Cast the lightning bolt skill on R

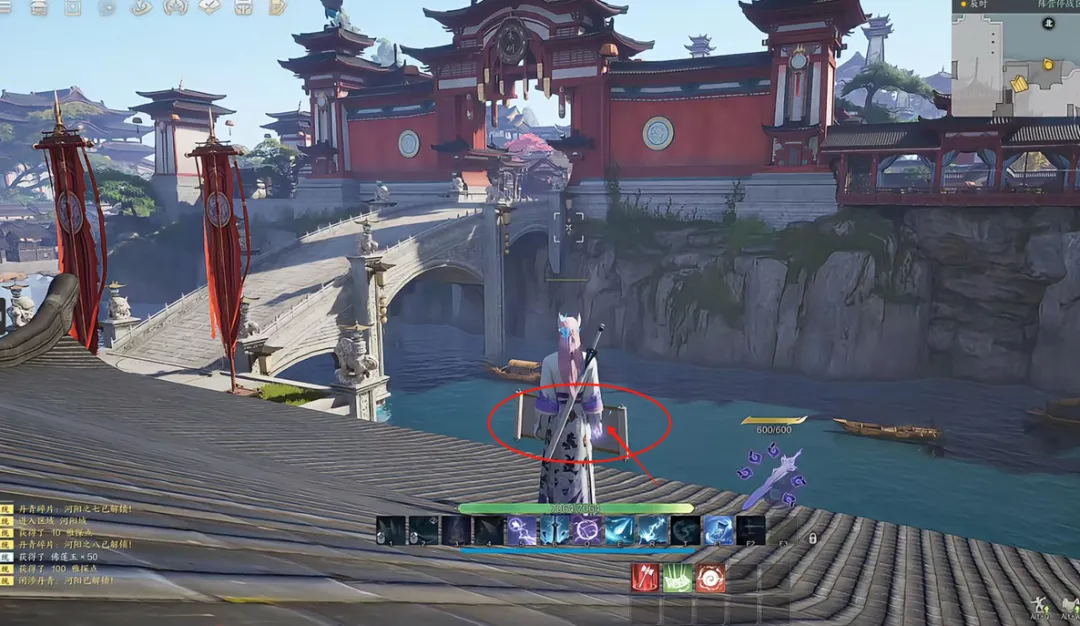(x=653, y=531)
